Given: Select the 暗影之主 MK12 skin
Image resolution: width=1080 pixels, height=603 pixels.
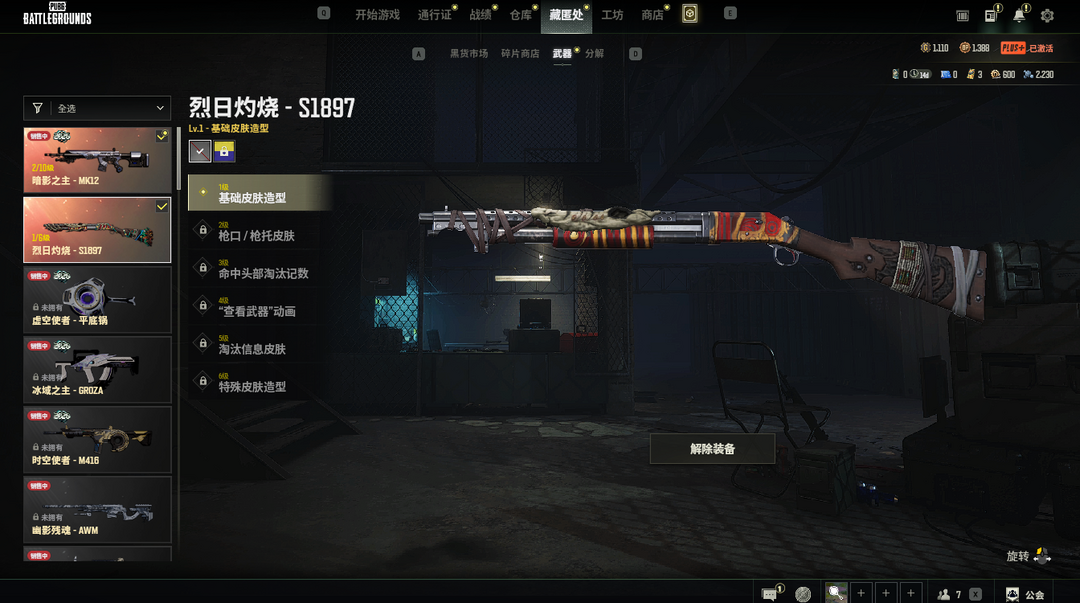Looking at the screenshot, I should point(97,160).
